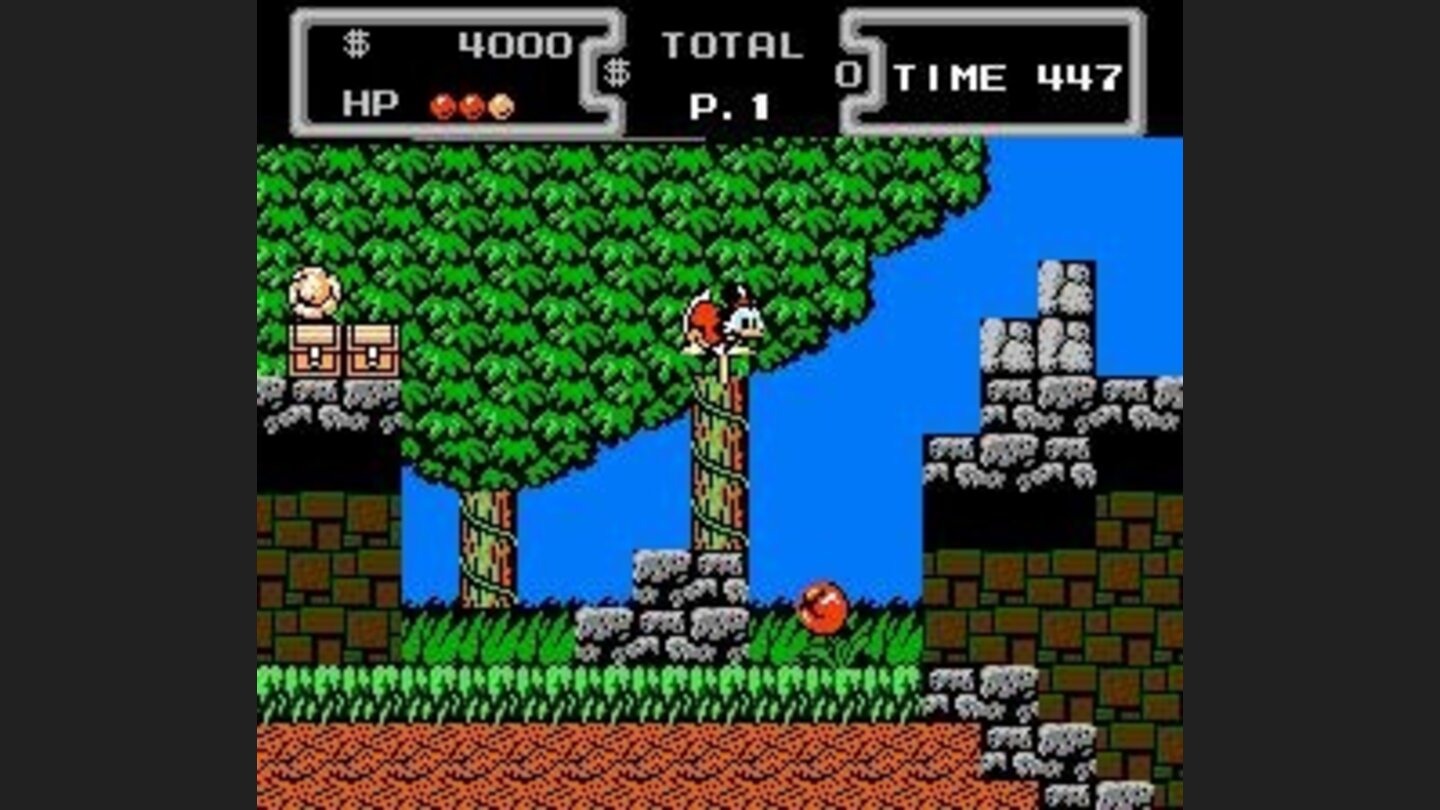Click the second red HP heart

click(x=471, y=104)
